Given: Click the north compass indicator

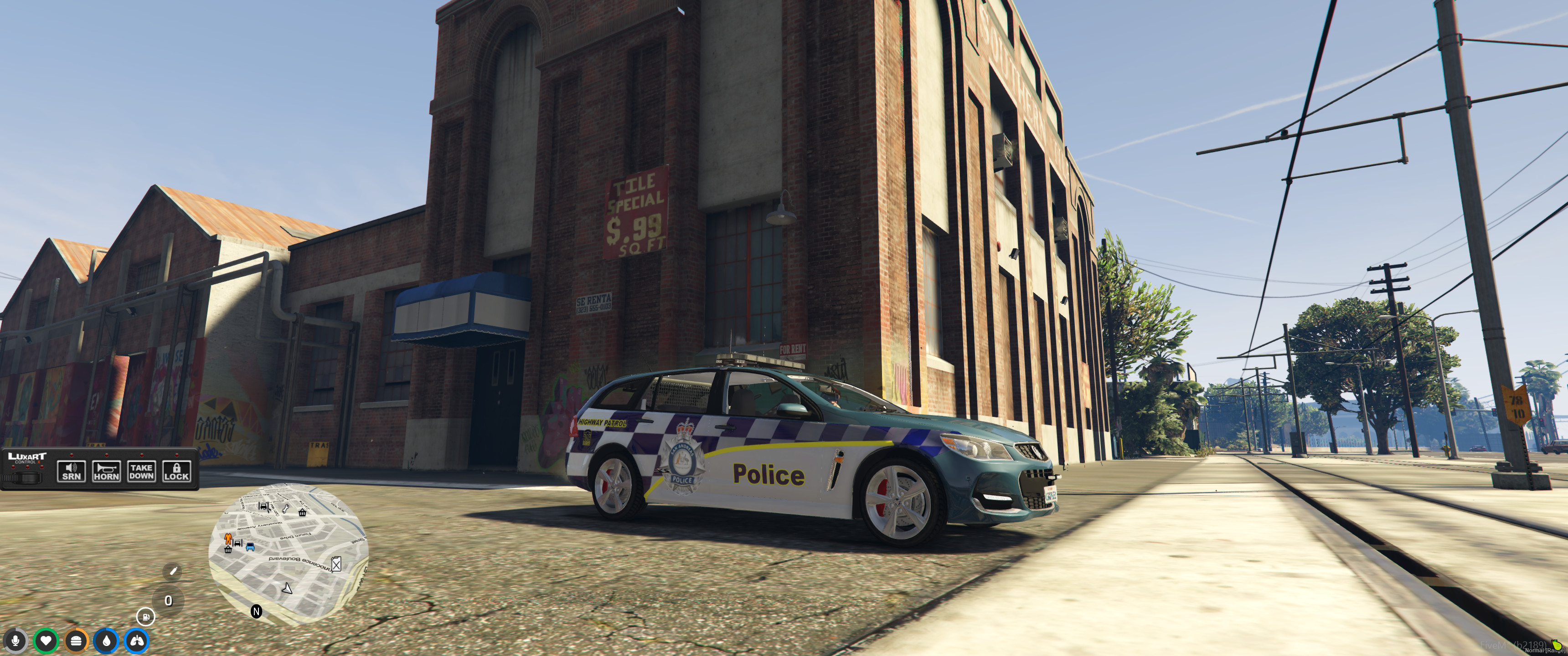Looking at the screenshot, I should [x=256, y=611].
